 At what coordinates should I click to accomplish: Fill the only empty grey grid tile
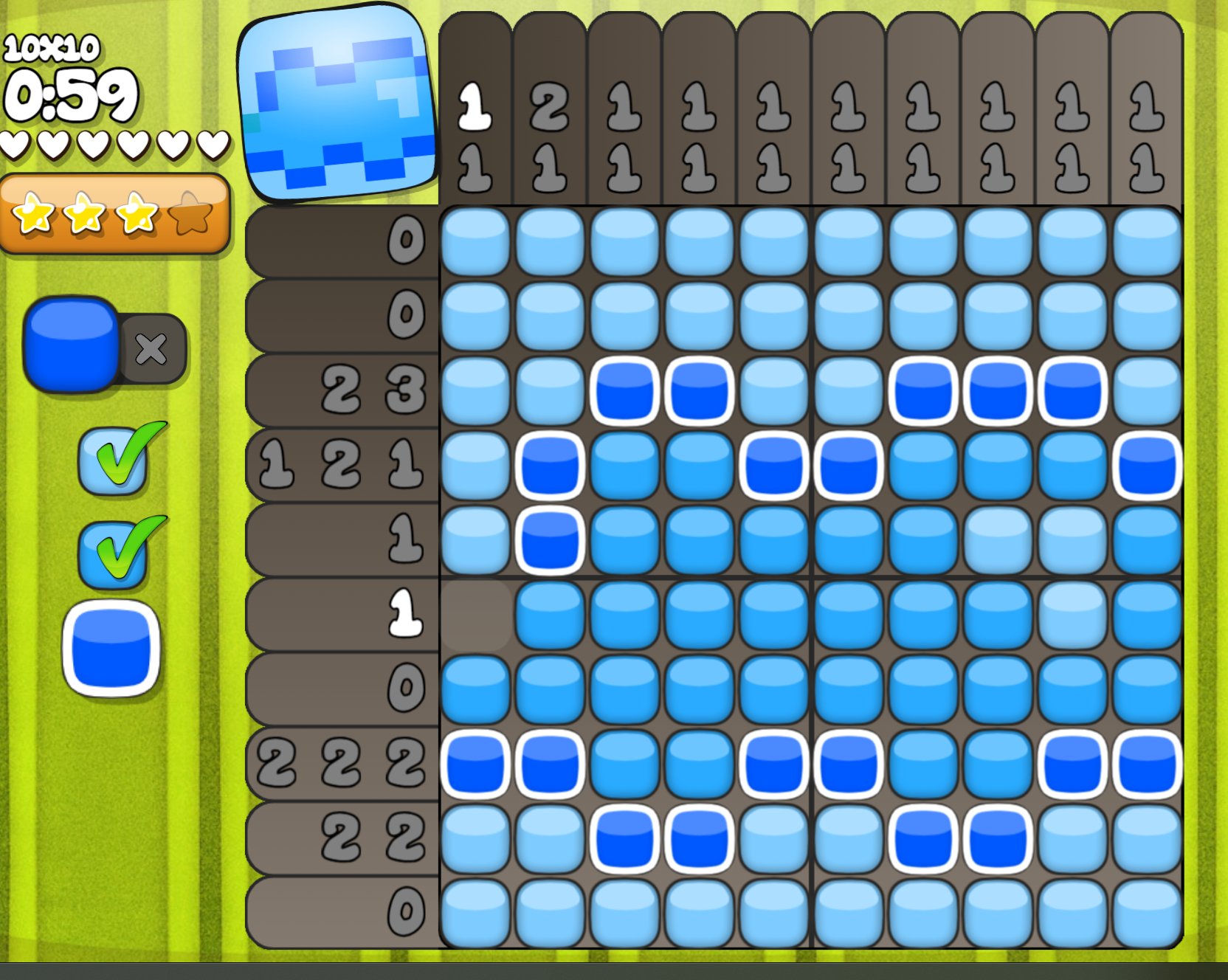point(476,614)
